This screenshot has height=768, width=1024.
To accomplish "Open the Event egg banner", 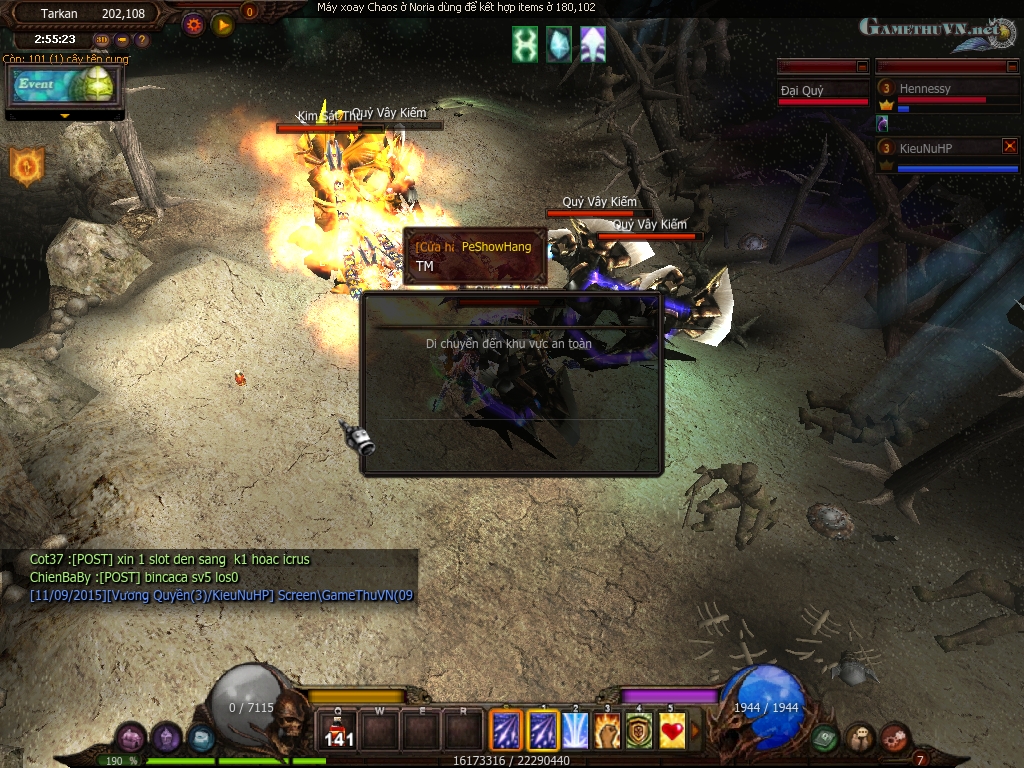I will (65, 87).
